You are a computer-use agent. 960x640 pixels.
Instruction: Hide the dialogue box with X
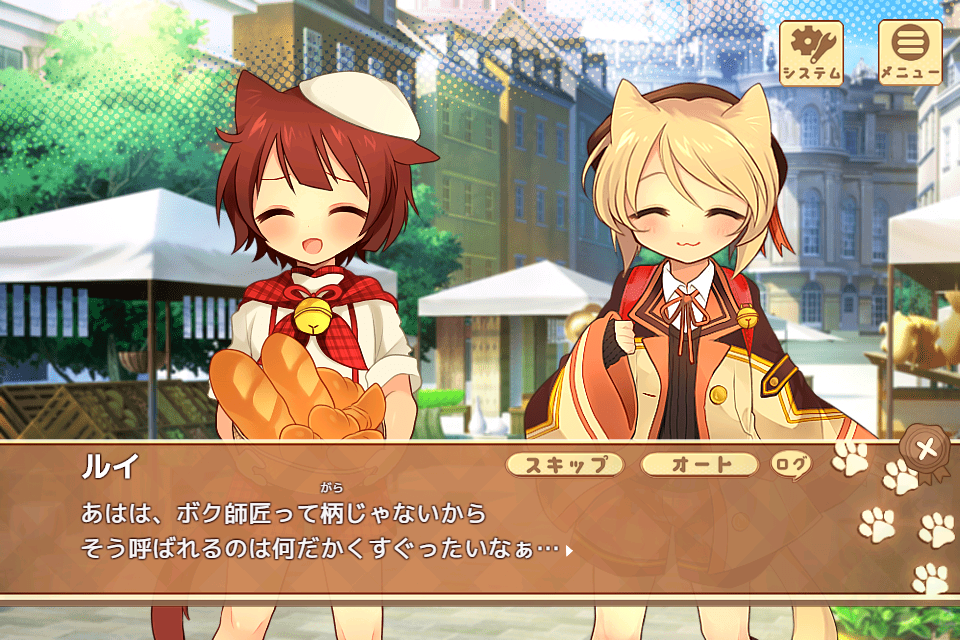pyautogui.click(x=927, y=449)
